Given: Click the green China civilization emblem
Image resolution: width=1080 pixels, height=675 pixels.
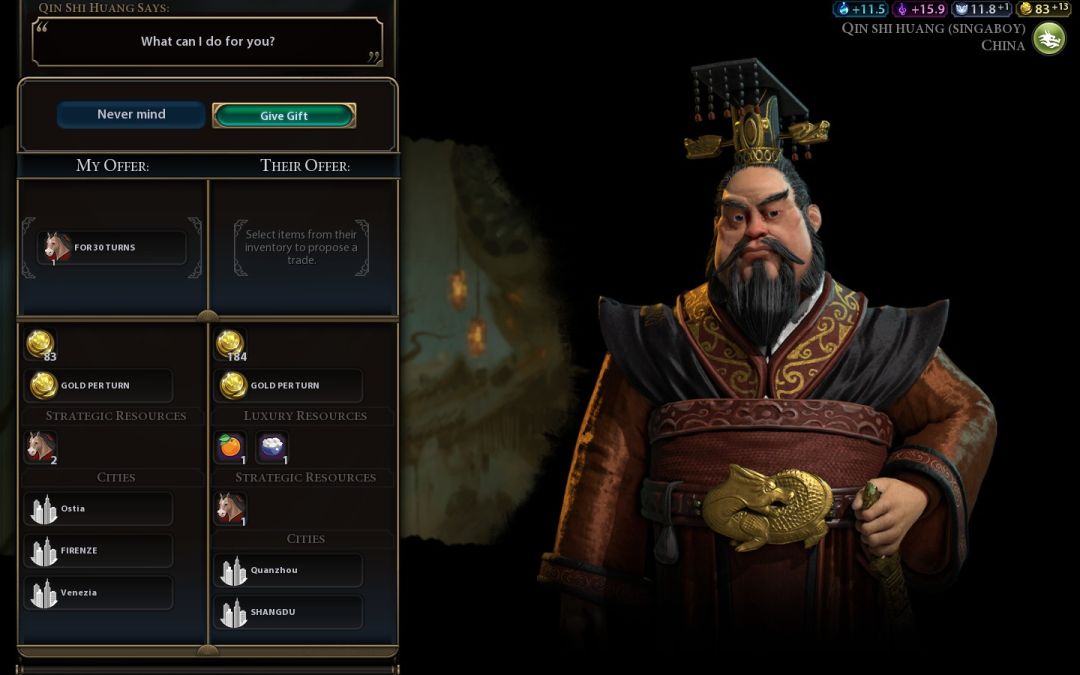Looking at the screenshot, I should [x=1049, y=39].
